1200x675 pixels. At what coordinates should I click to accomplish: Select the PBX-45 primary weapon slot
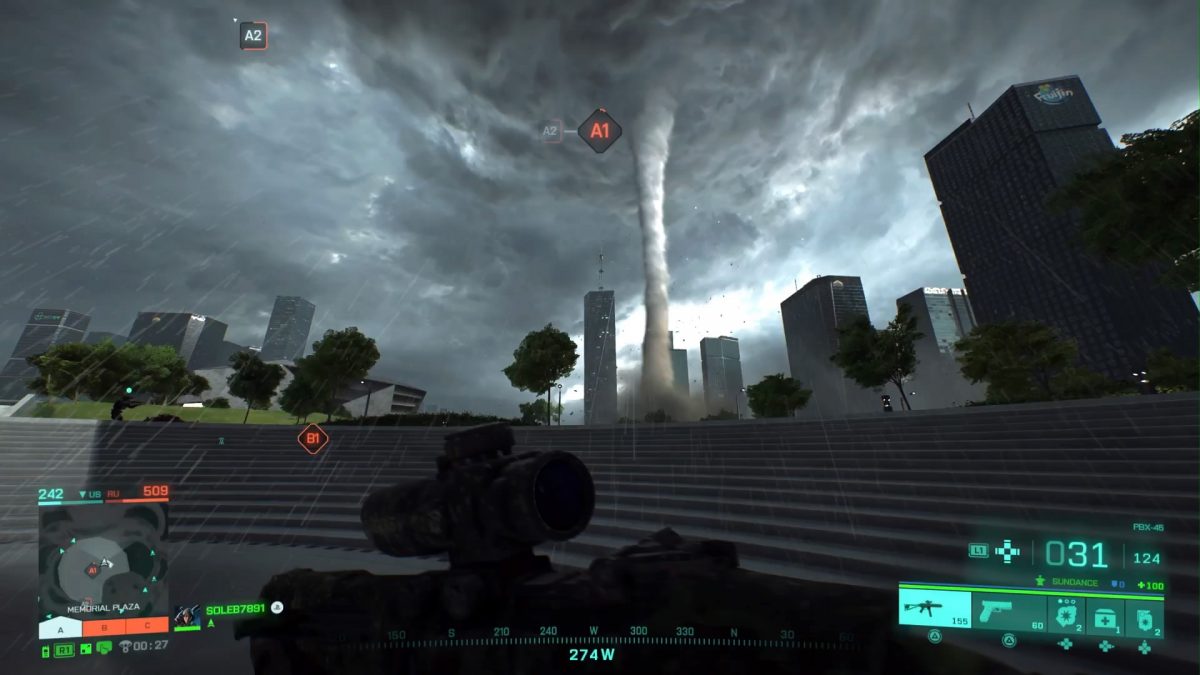click(934, 608)
